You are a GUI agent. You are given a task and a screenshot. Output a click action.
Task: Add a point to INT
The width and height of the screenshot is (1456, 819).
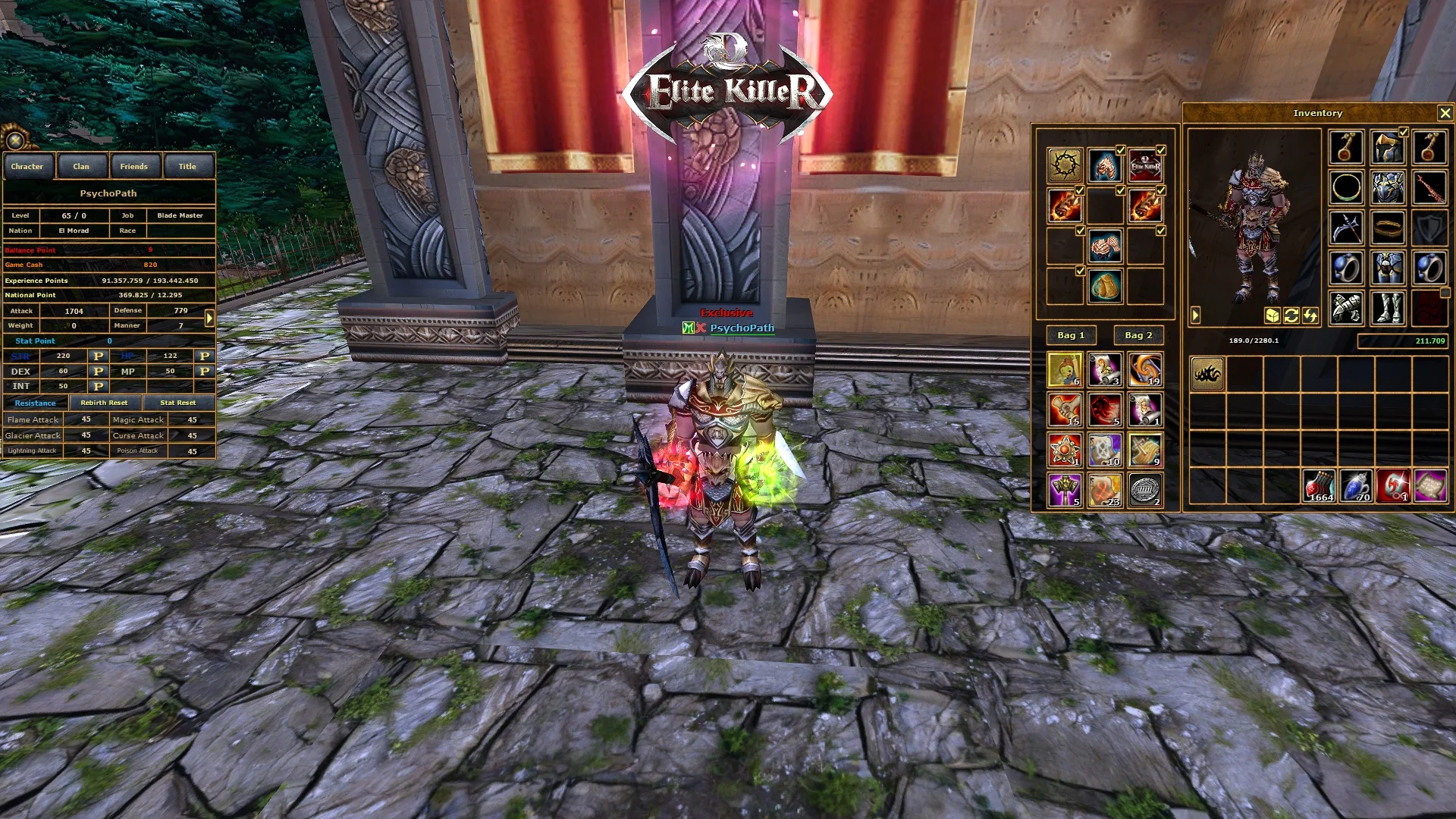tap(98, 386)
